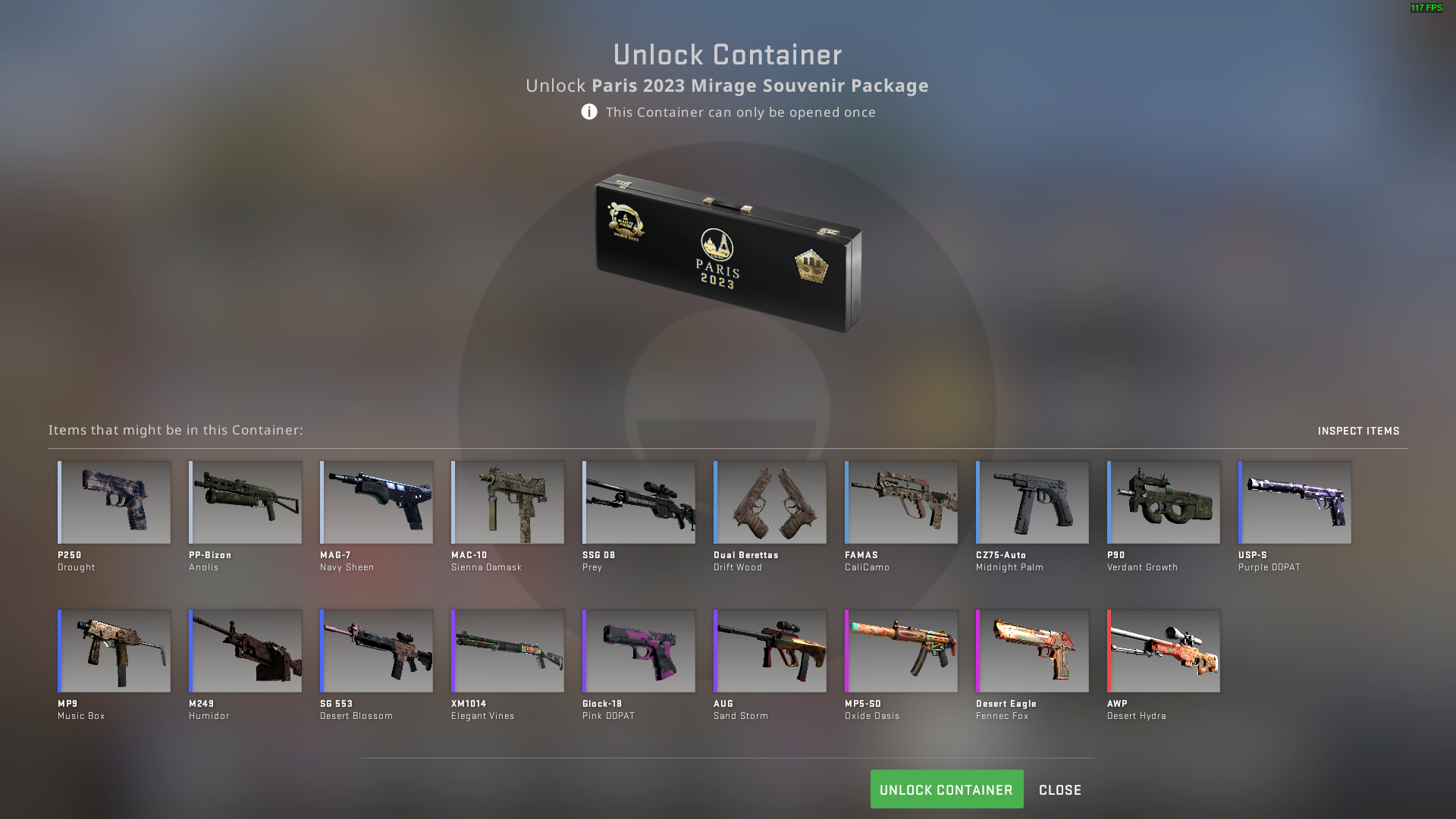Click CLOSE to exit the unlock screen
The image size is (1456, 819).
[x=1059, y=789]
